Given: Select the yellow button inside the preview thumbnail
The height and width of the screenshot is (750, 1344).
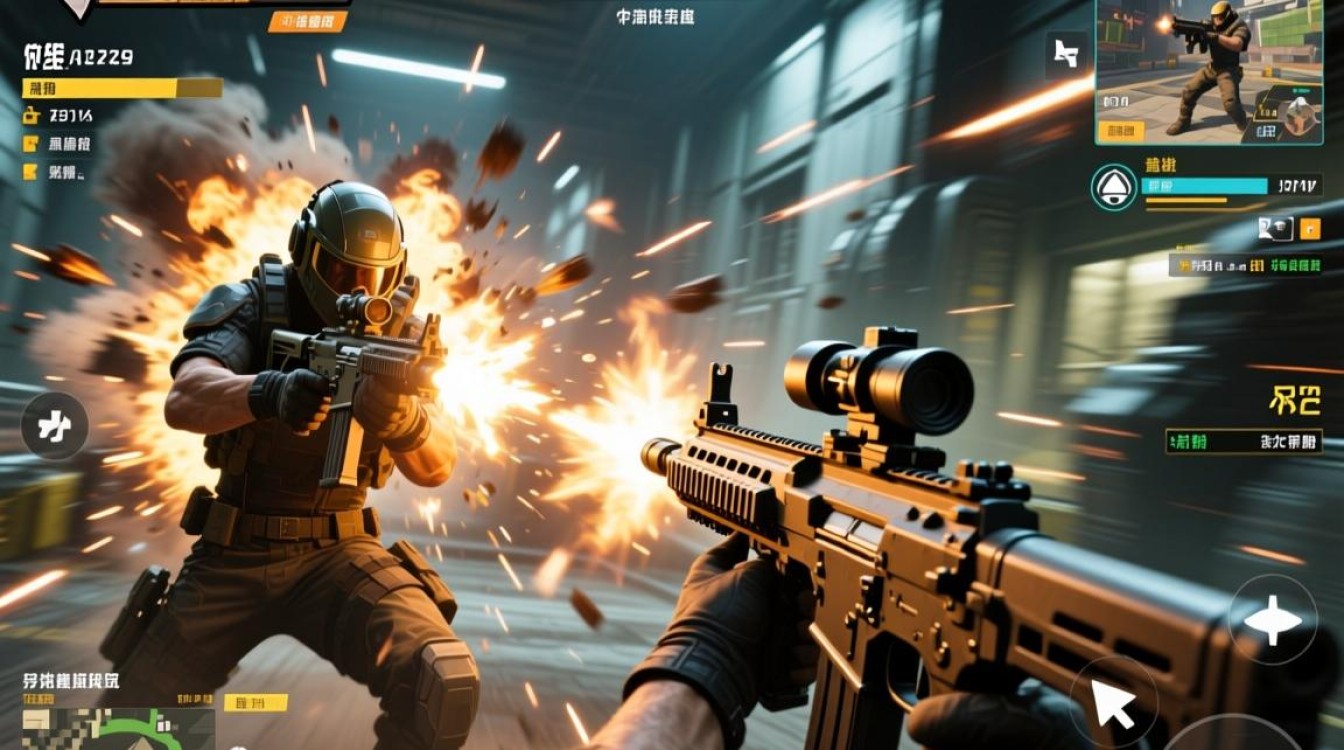Looking at the screenshot, I should click(1119, 130).
